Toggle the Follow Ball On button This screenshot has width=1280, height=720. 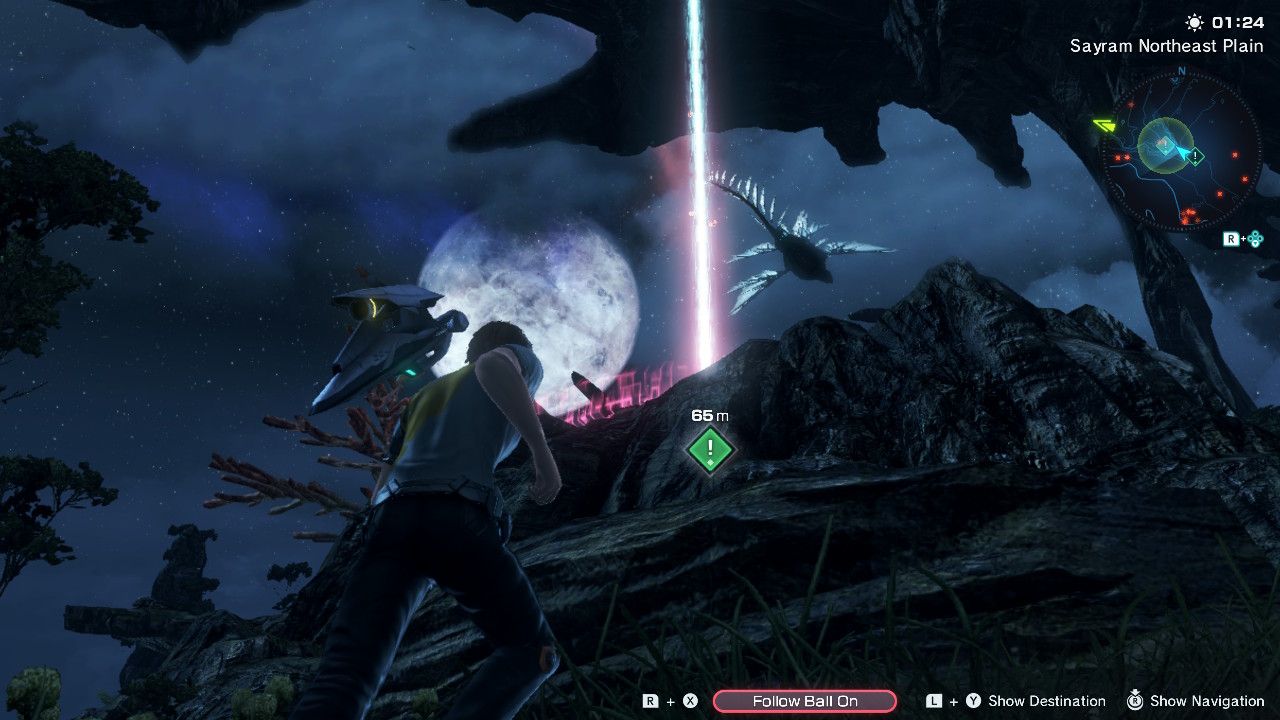click(804, 701)
